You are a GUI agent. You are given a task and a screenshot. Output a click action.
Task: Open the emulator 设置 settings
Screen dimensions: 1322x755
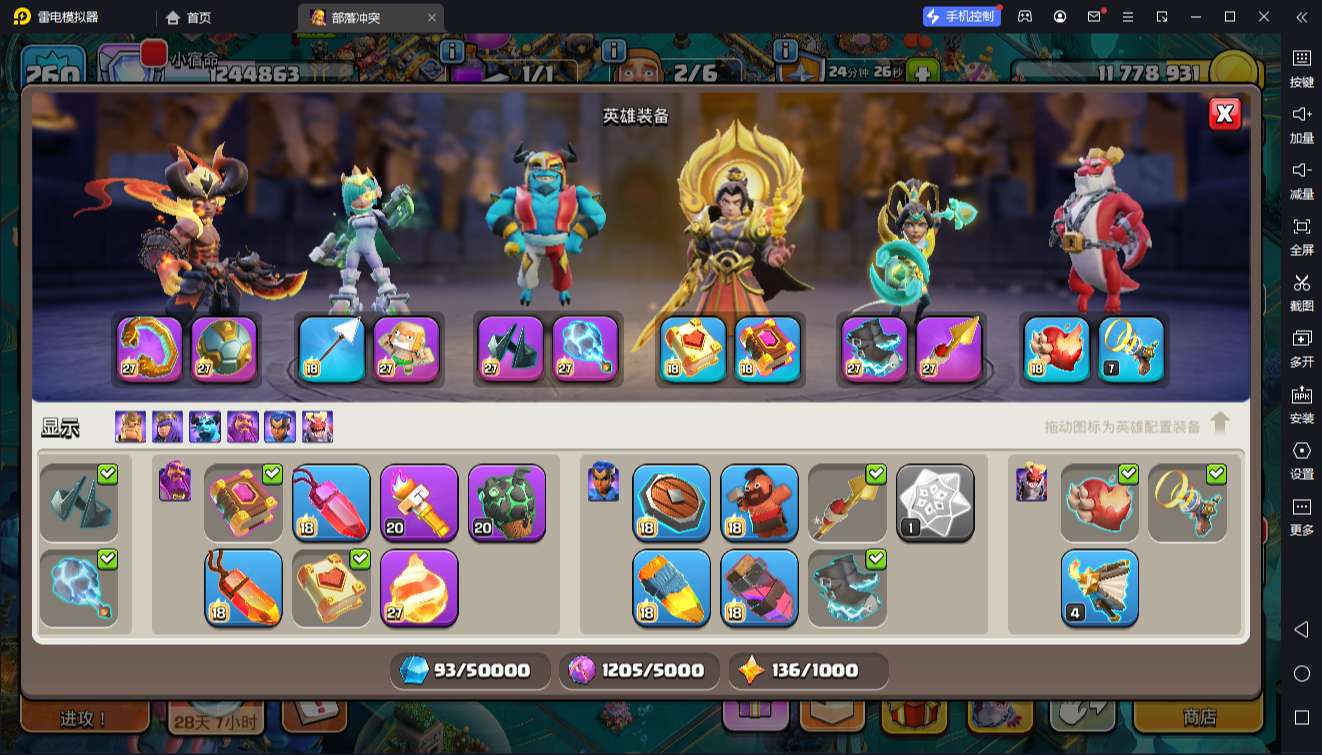click(x=1301, y=459)
